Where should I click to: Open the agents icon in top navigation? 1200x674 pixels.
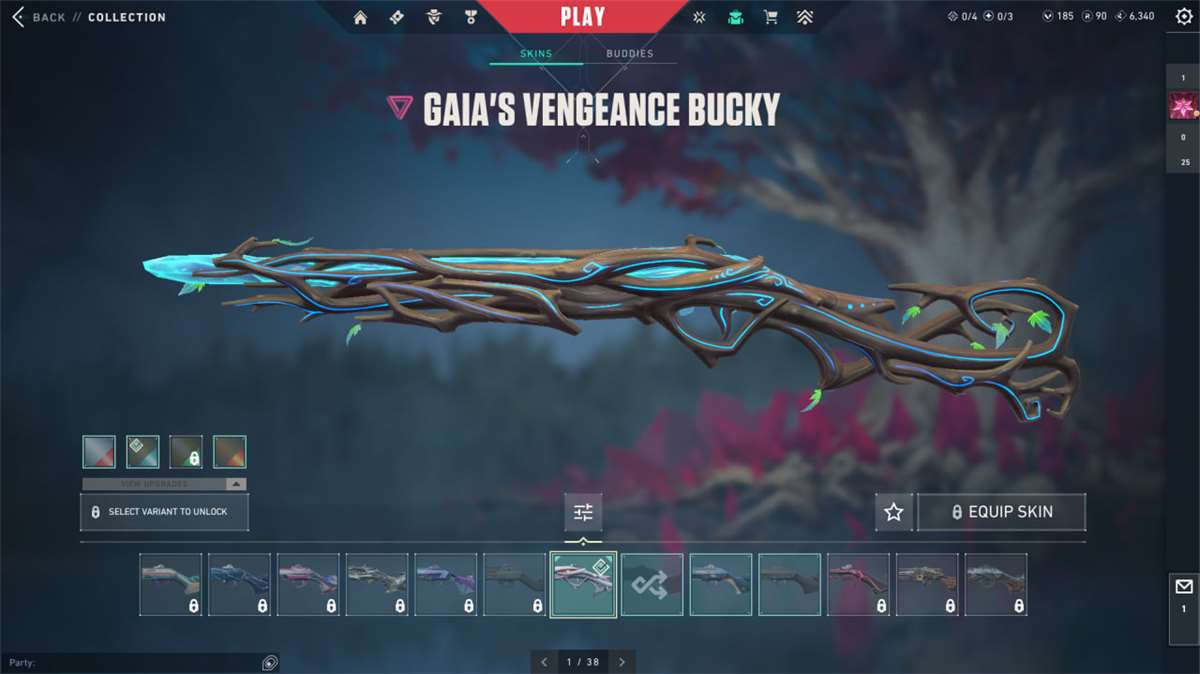pyautogui.click(x=434, y=17)
